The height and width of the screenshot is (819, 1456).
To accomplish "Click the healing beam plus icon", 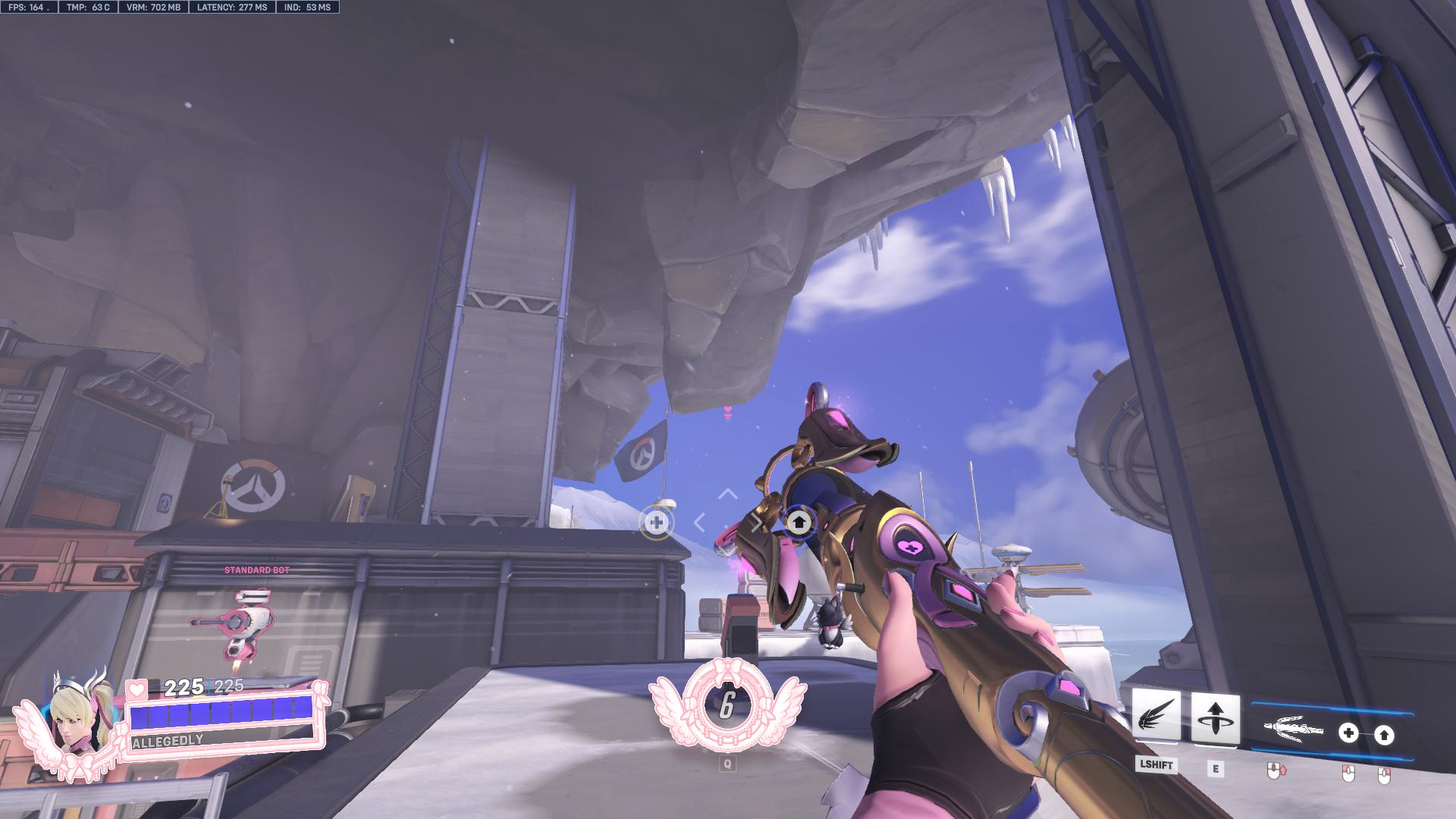I will 1348,733.
